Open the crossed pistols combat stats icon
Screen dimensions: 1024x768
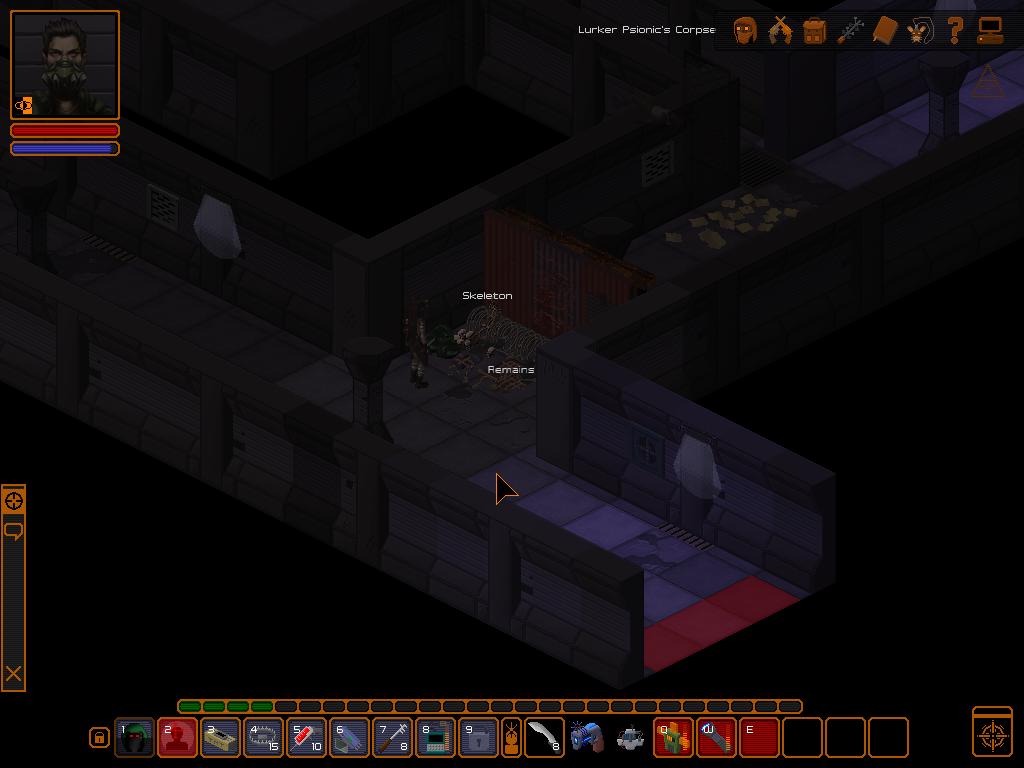(x=780, y=30)
